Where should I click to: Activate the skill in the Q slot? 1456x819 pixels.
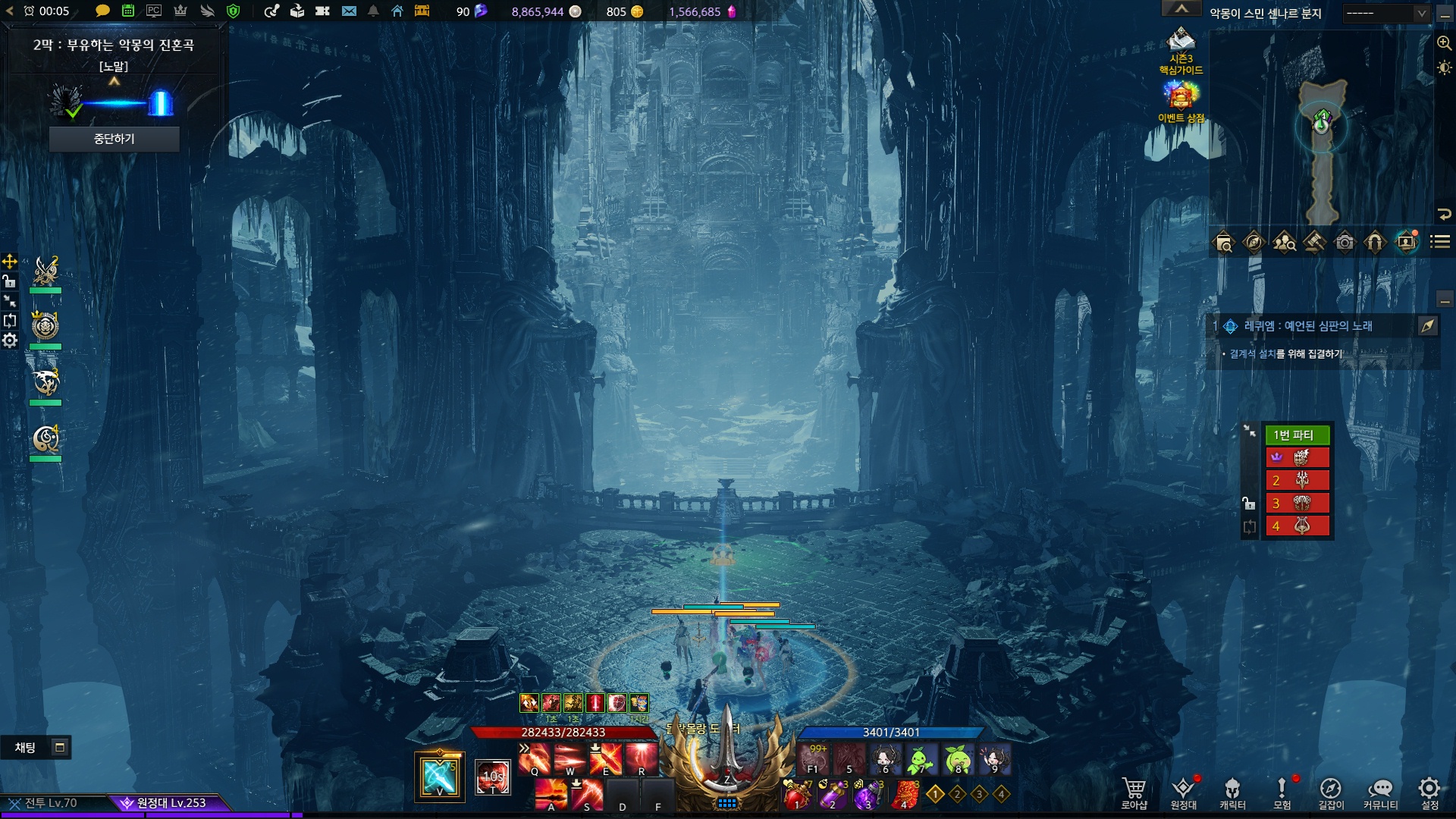(x=535, y=759)
